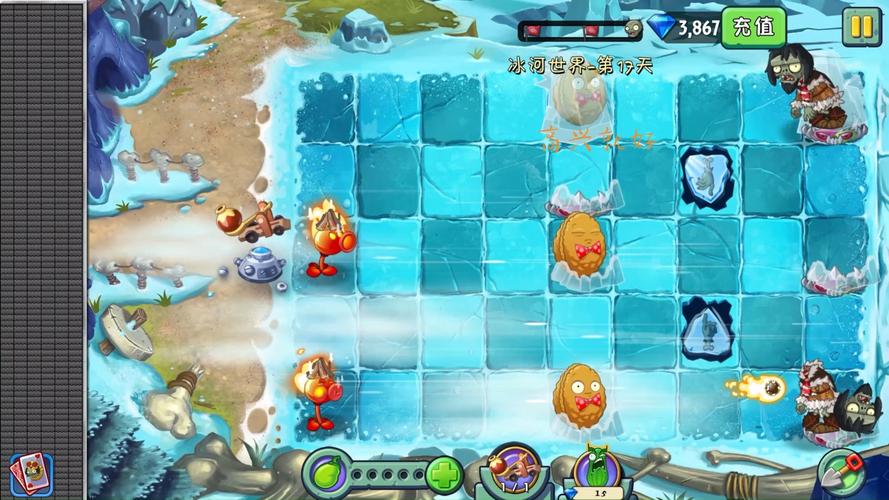This screenshot has width=889, height=500.
Task: Pause the game
Action: [860, 26]
